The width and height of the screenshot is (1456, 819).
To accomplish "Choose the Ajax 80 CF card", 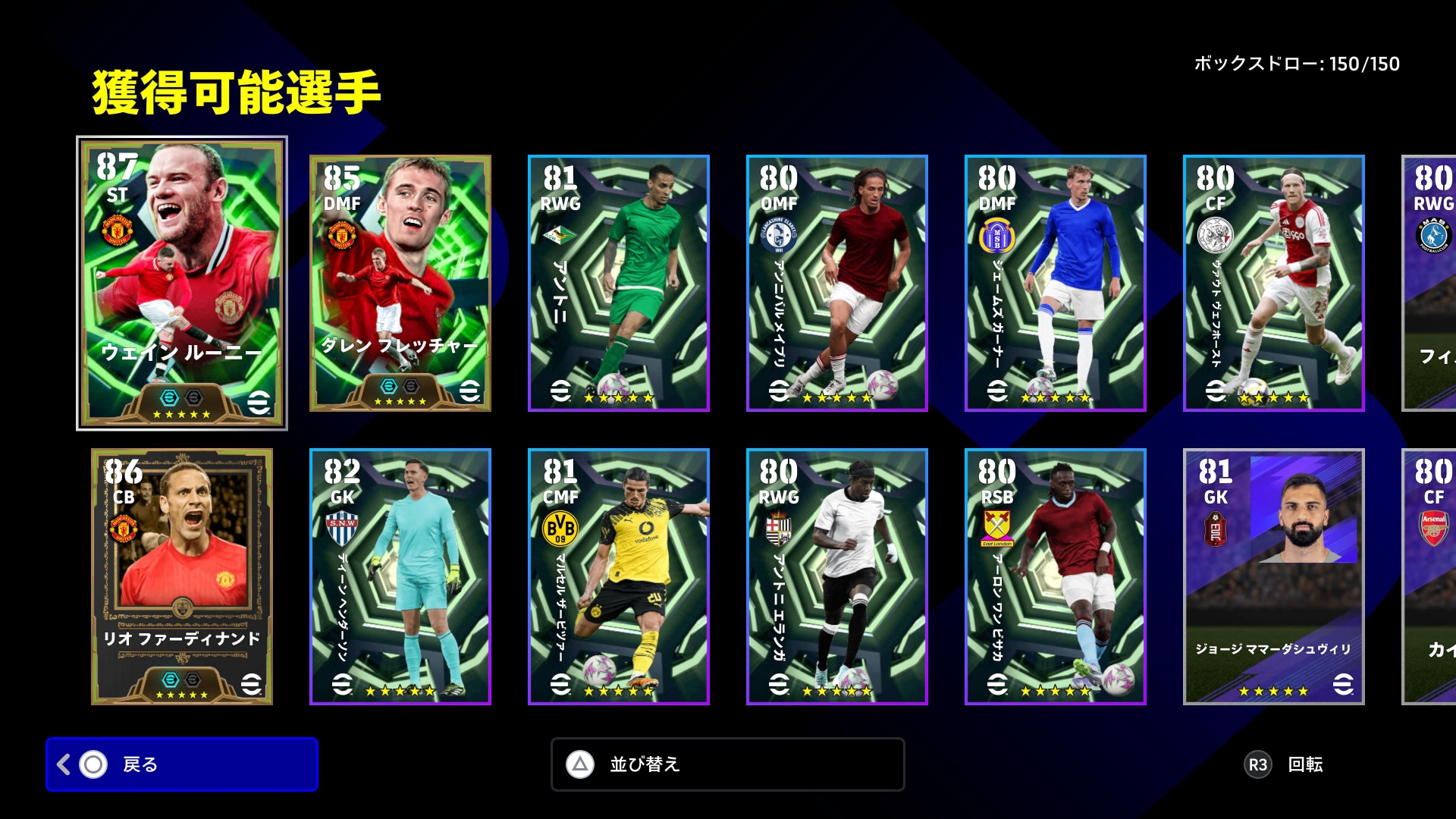I will pyautogui.click(x=1274, y=283).
